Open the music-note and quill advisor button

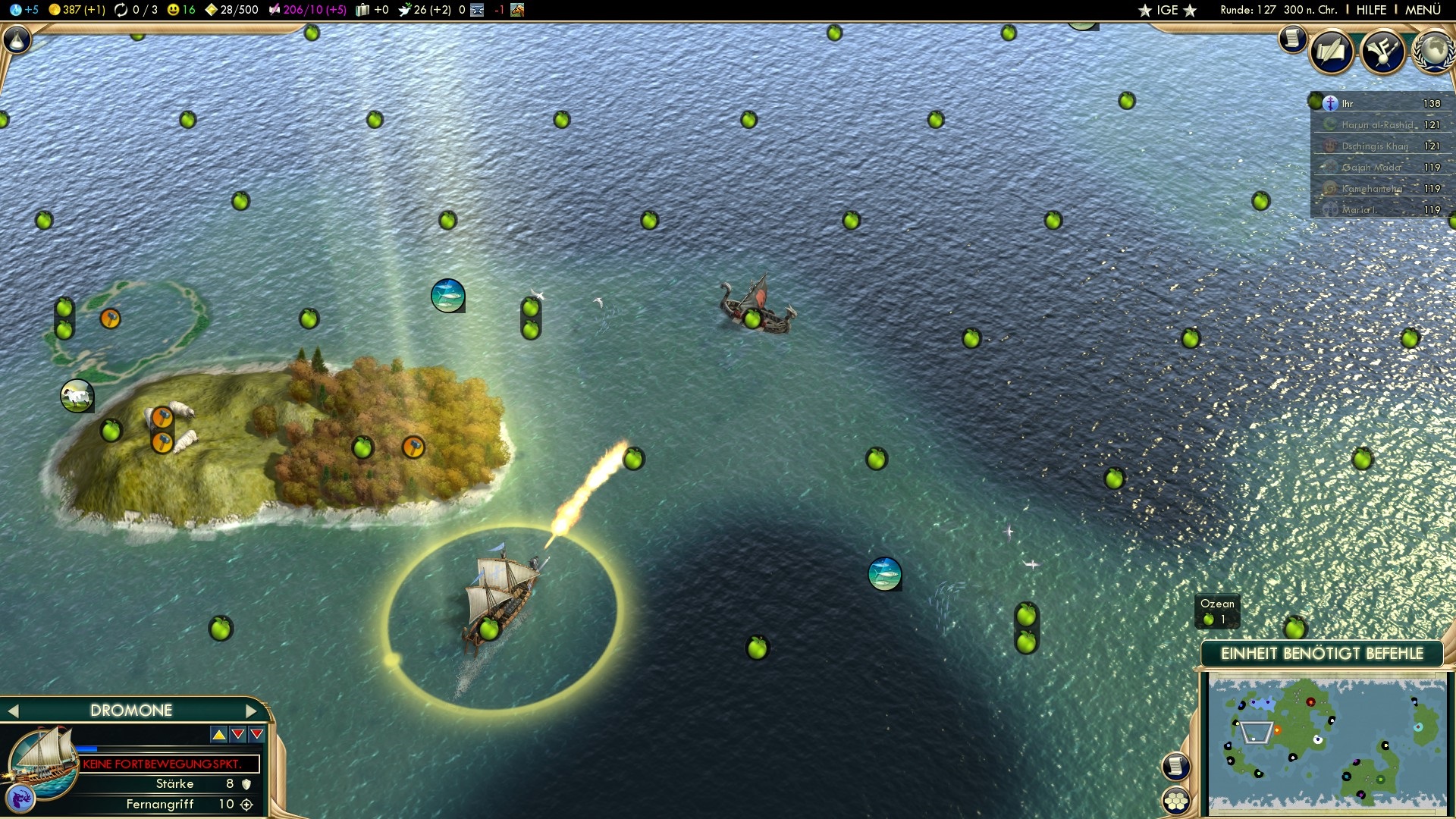pyautogui.click(x=1382, y=52)
